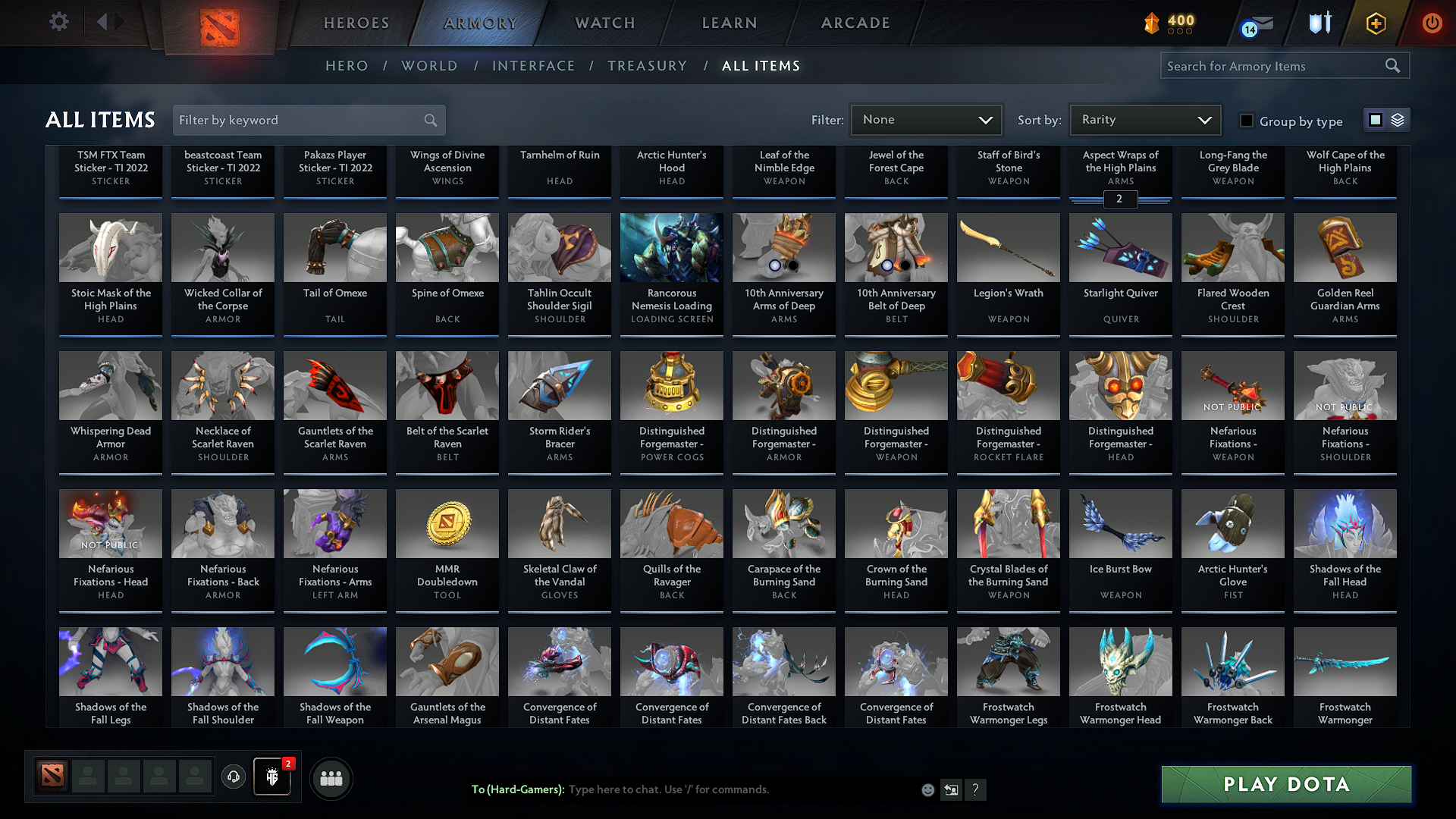Open the Filter dropdown set to None
The width and height of the screenshot is (1456, 819).
pyautogui.click(x=926, y=120)
